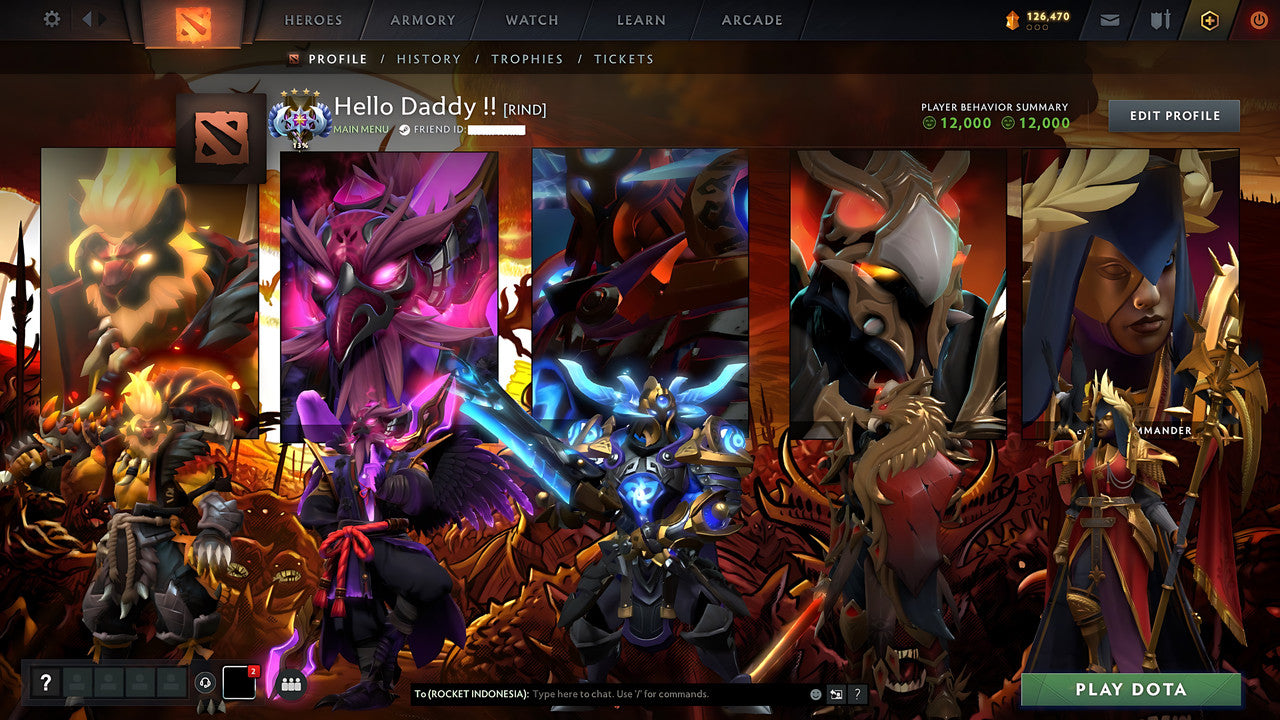Open Dota Plus via the gold hexagon icon
The width and height of the screenshot is (1280, 720).
click(x=1208, y=19)
